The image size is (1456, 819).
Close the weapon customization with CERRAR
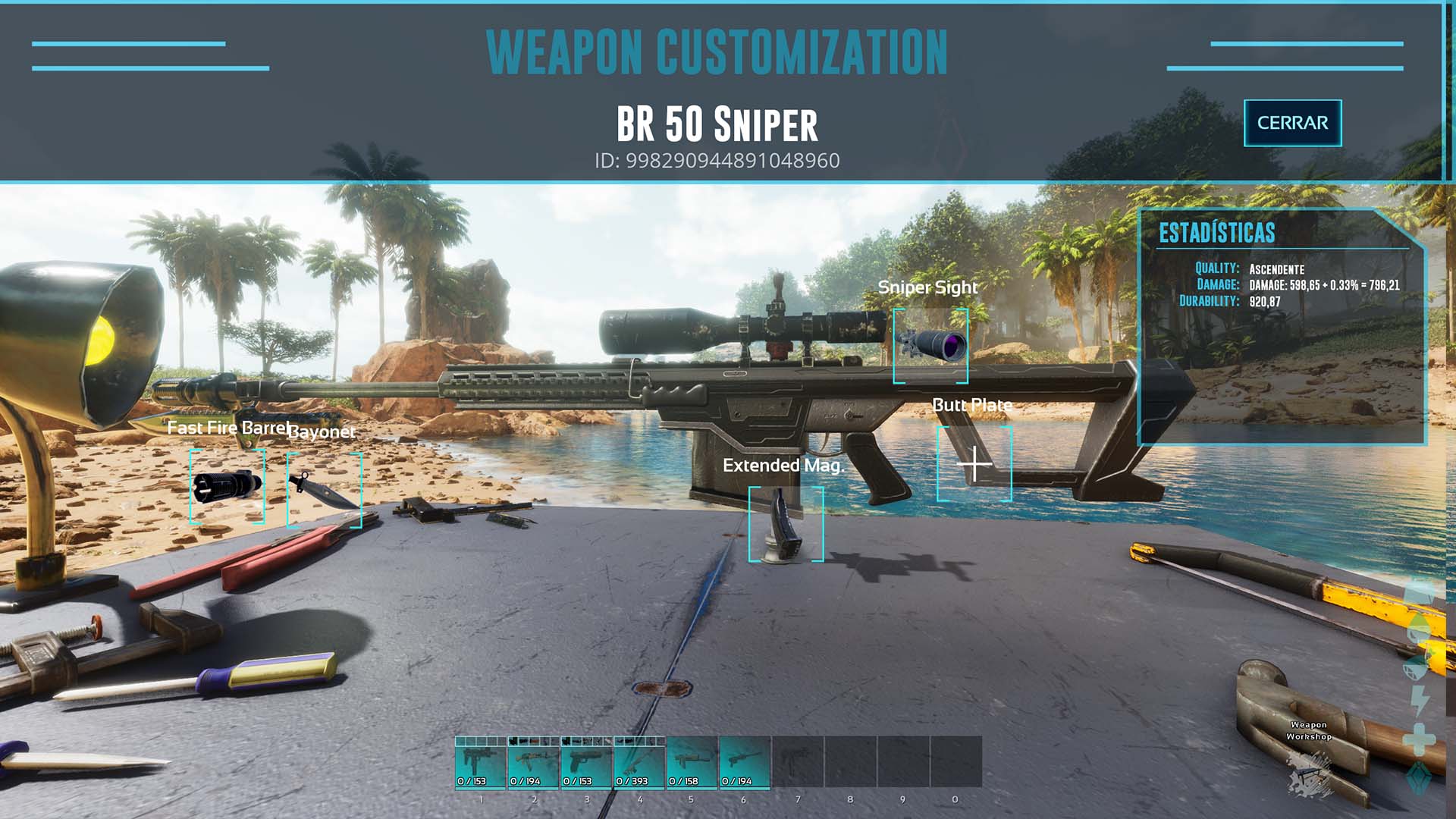pyautogui.click(x=1292, y=123)
